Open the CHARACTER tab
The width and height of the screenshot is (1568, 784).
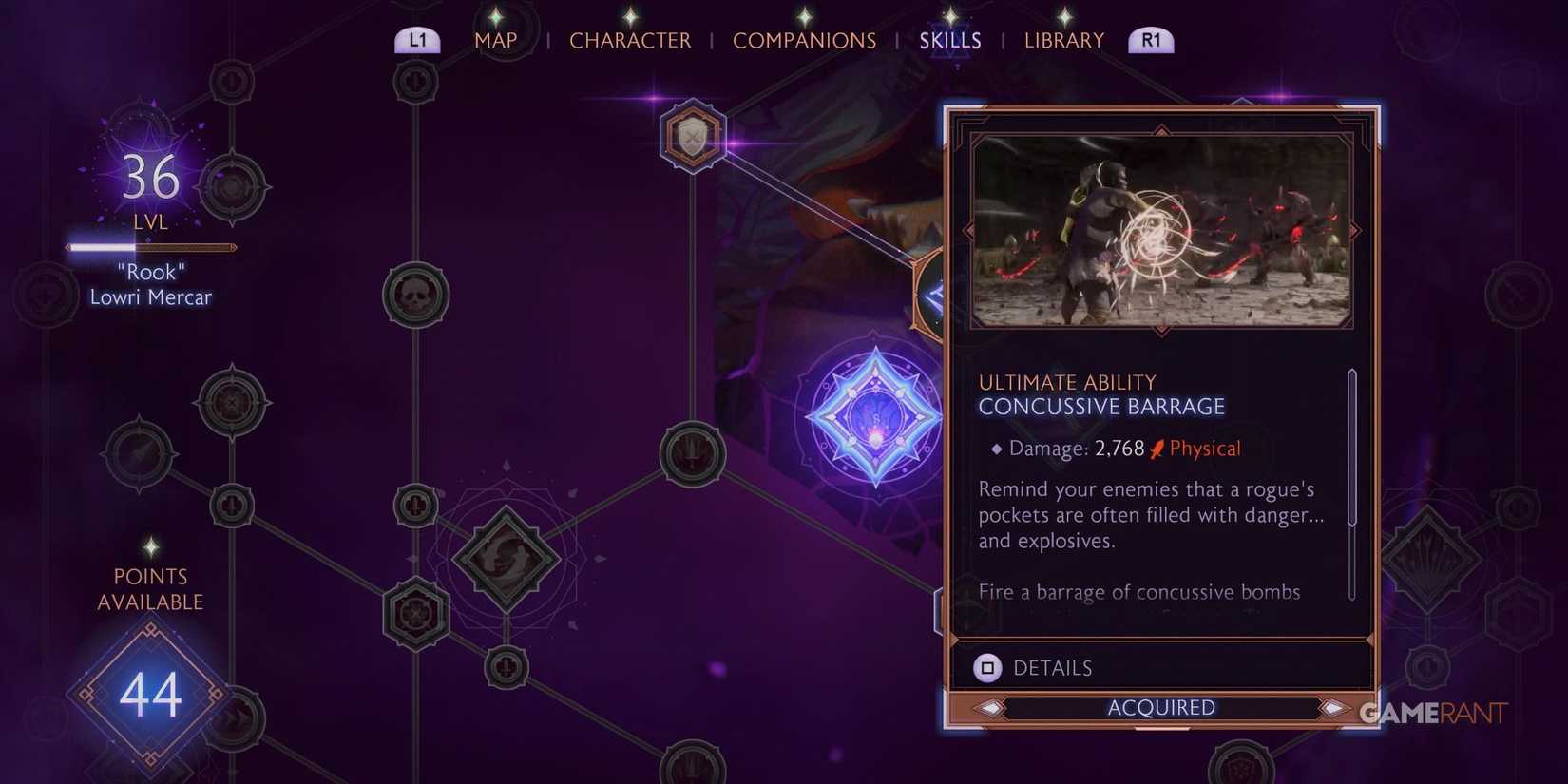point(630,40)
